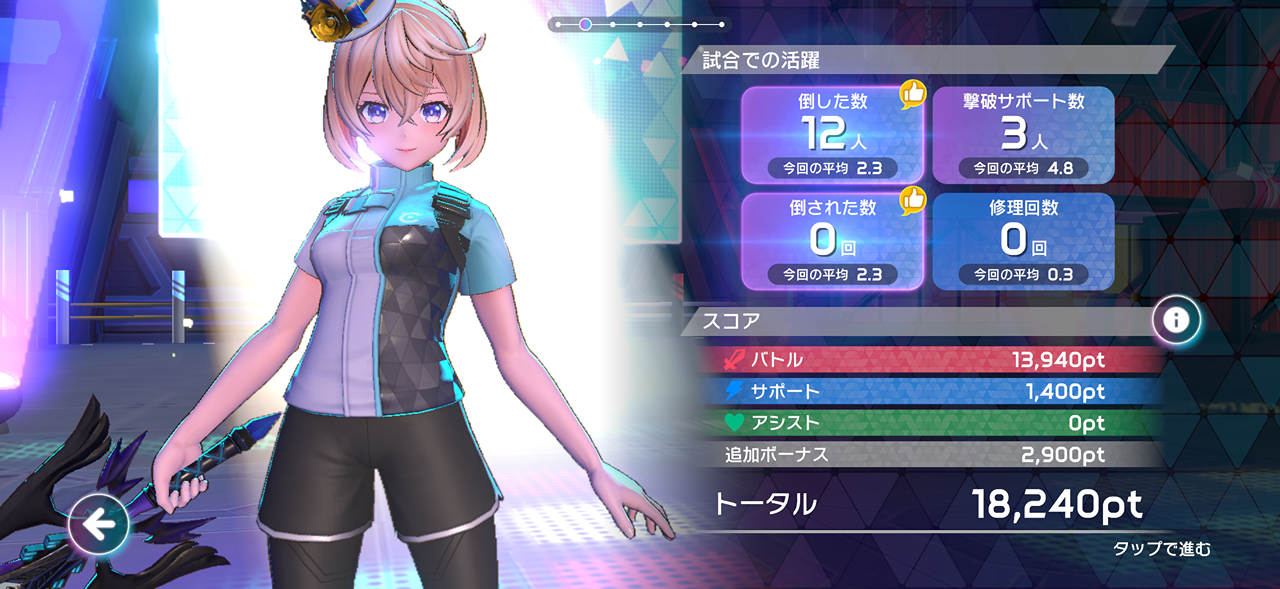Select the 倒した数 stat panel
This screenshot has height=589, width=1280.
[832, 135]
